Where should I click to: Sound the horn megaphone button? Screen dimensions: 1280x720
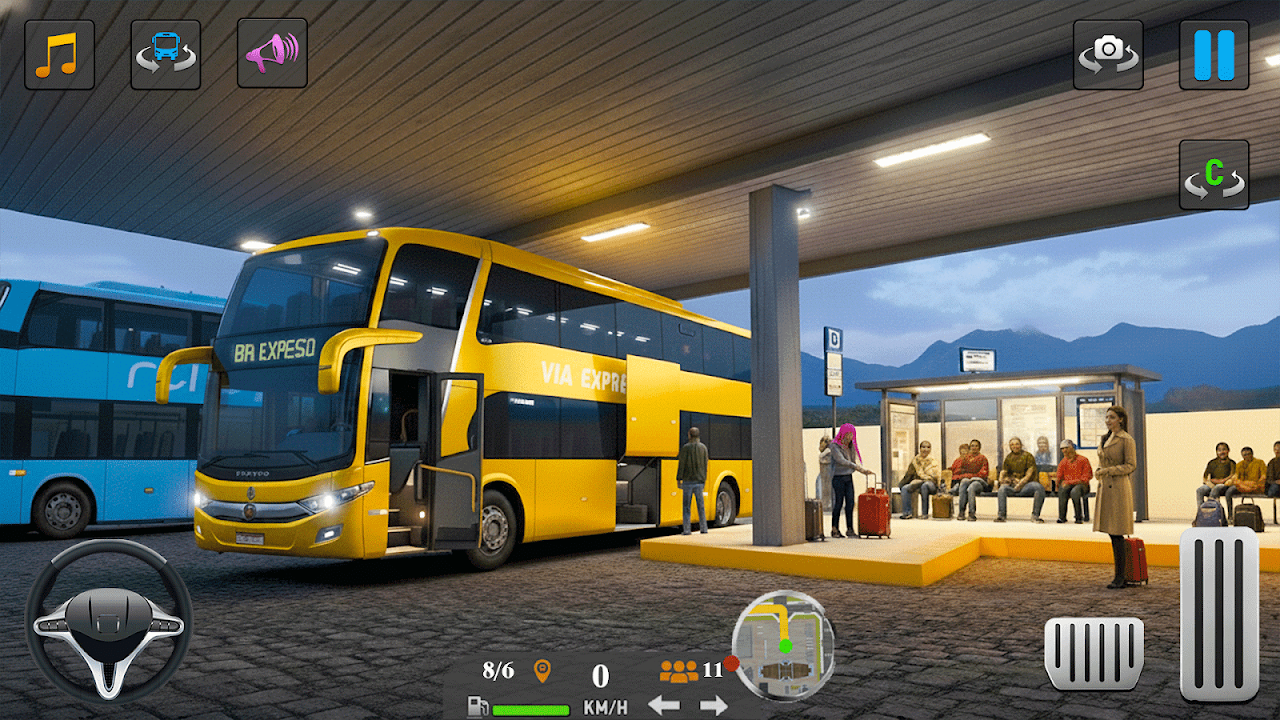(271, 54)
